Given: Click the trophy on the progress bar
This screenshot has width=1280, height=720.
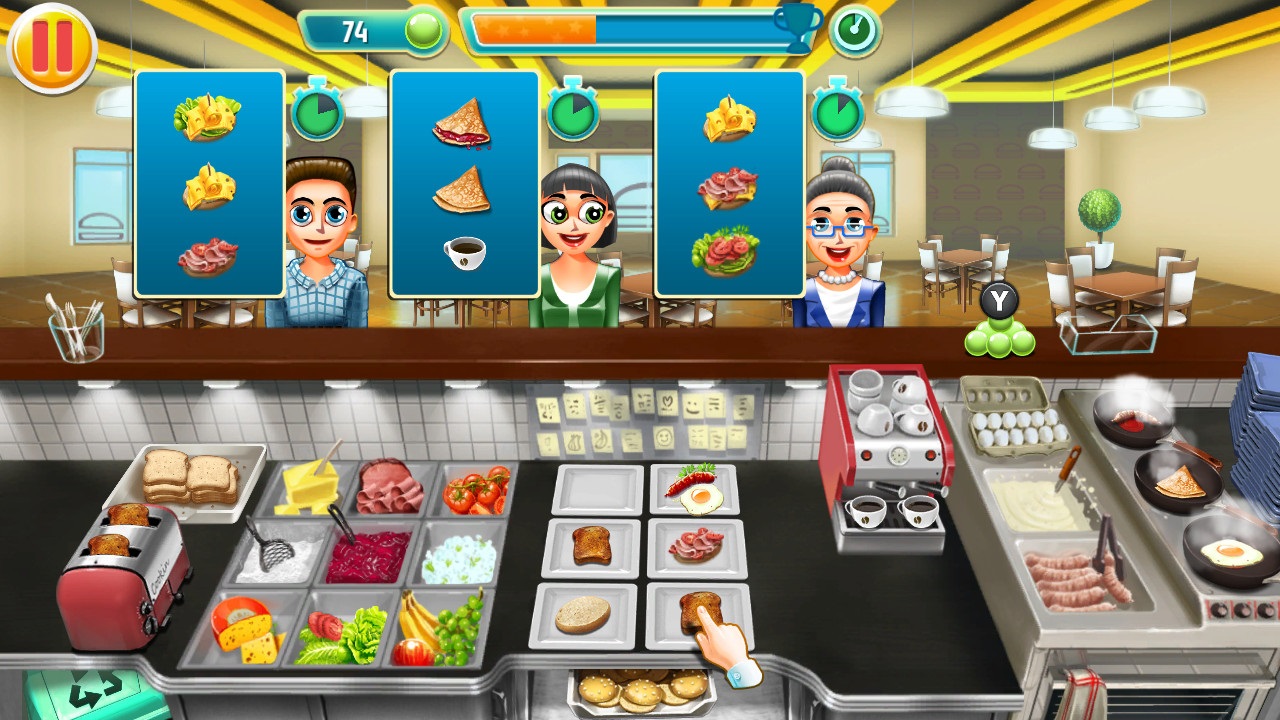Looking at the screenshot, I should click(792, 30).
